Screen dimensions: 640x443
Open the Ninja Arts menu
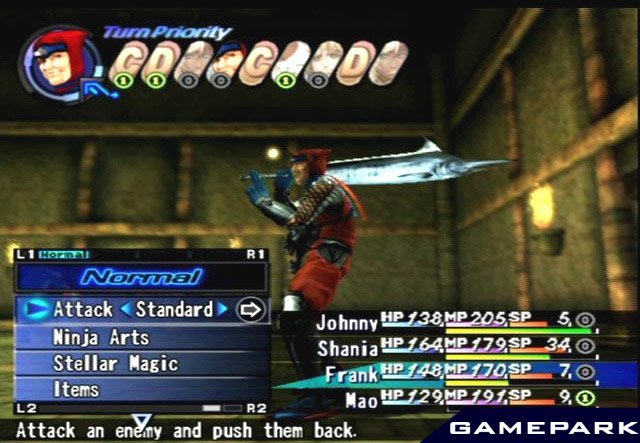tap(100, 337)
